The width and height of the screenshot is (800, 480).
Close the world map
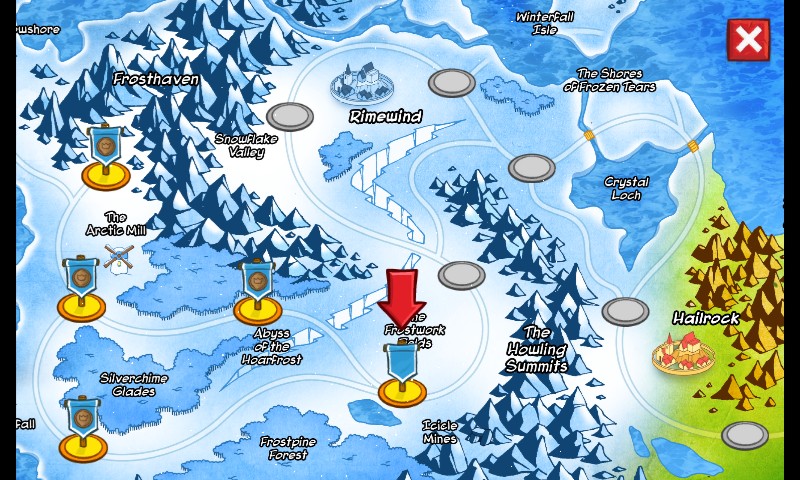tap(748, 40)
